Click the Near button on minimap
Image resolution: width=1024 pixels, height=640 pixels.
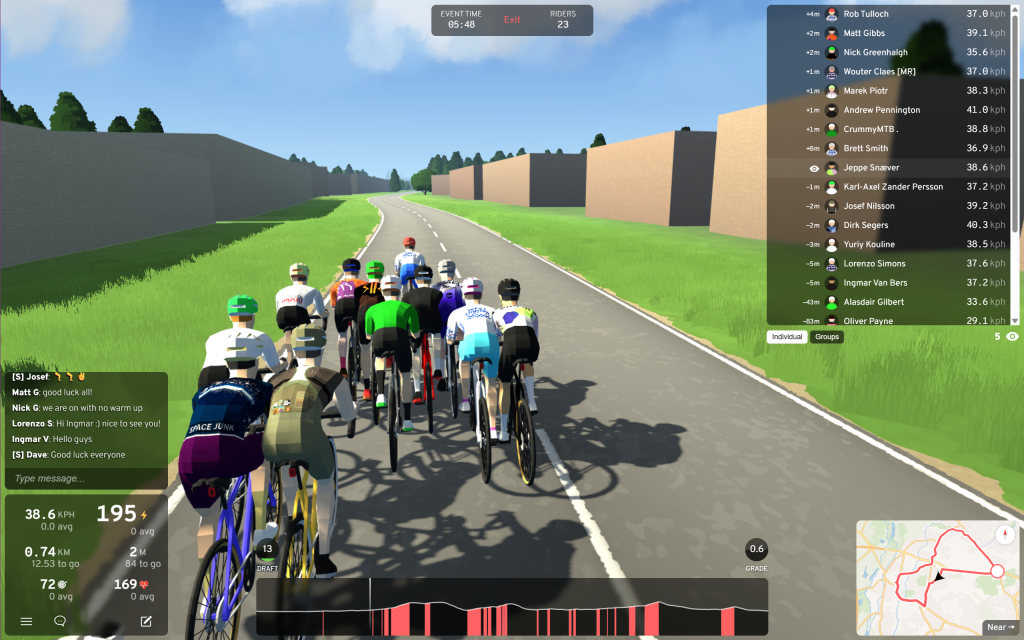999,627
